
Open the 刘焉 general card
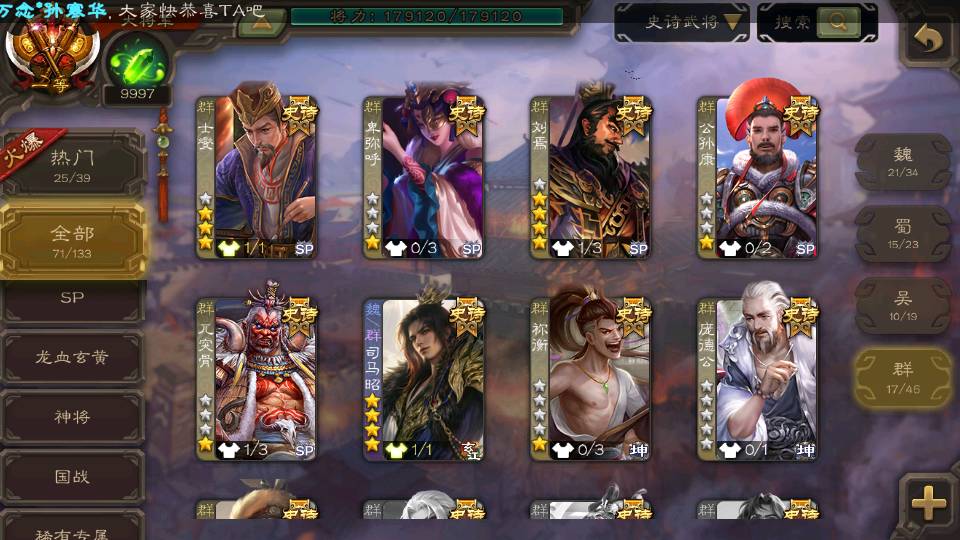(591, 176)
